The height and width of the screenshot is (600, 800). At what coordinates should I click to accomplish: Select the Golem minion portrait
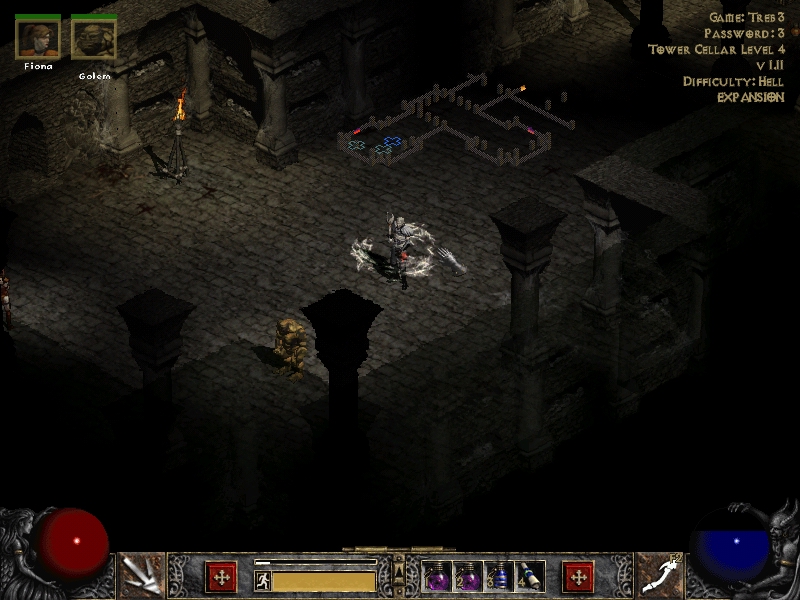tap(94, 38)
